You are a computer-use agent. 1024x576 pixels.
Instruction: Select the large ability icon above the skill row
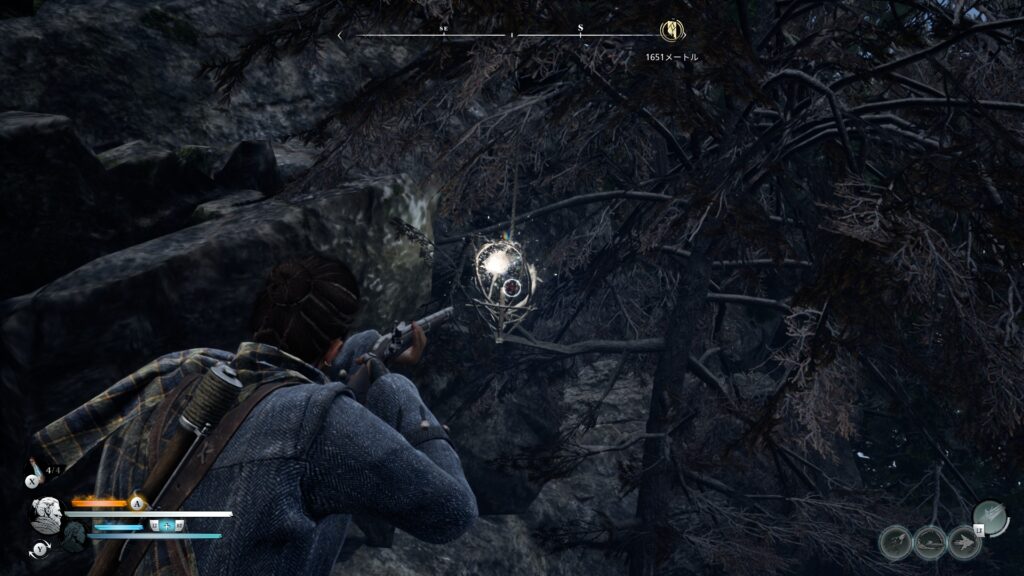[x=990, y=517]
